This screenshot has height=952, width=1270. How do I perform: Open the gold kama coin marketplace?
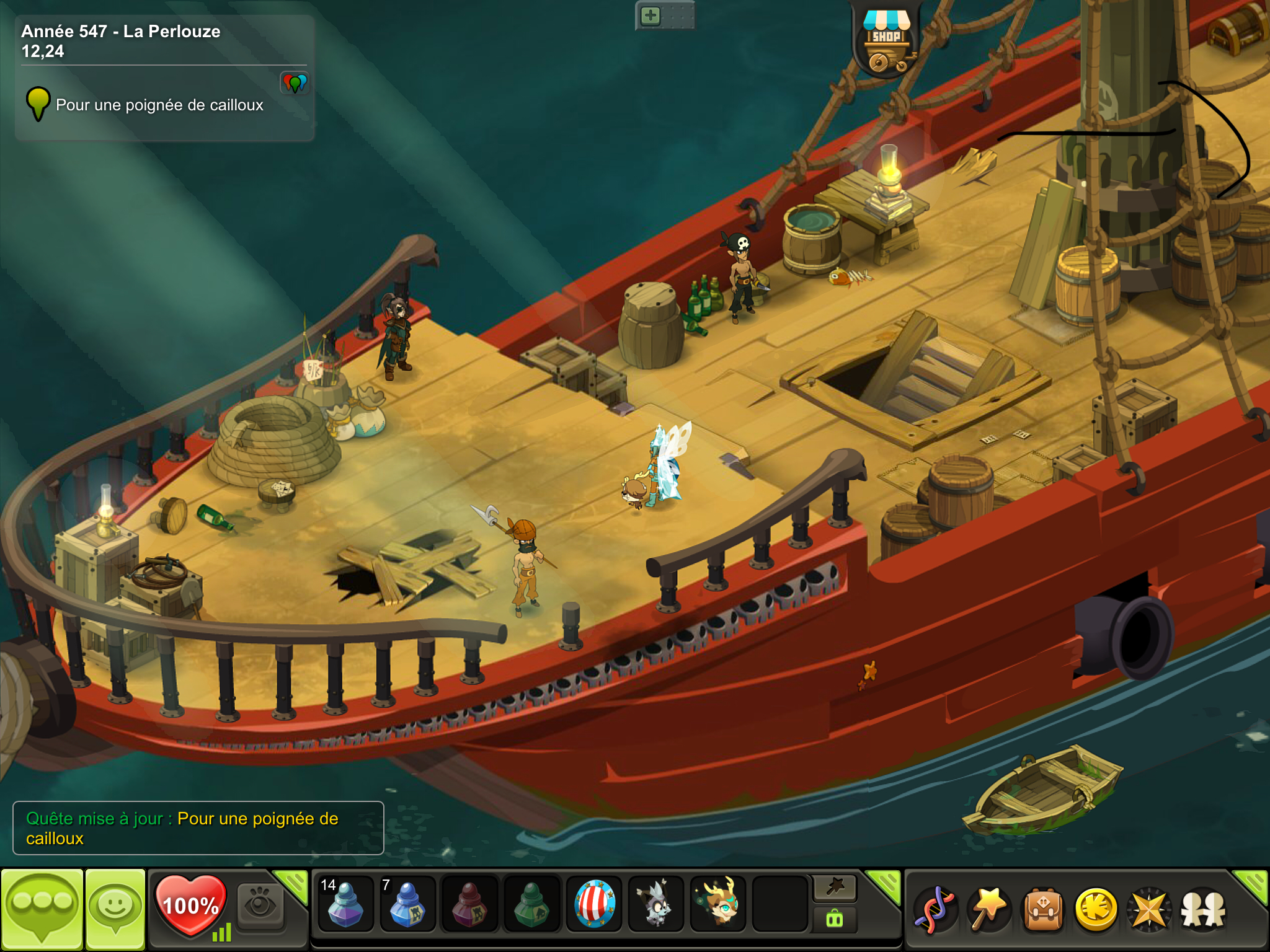point(1096,910)
